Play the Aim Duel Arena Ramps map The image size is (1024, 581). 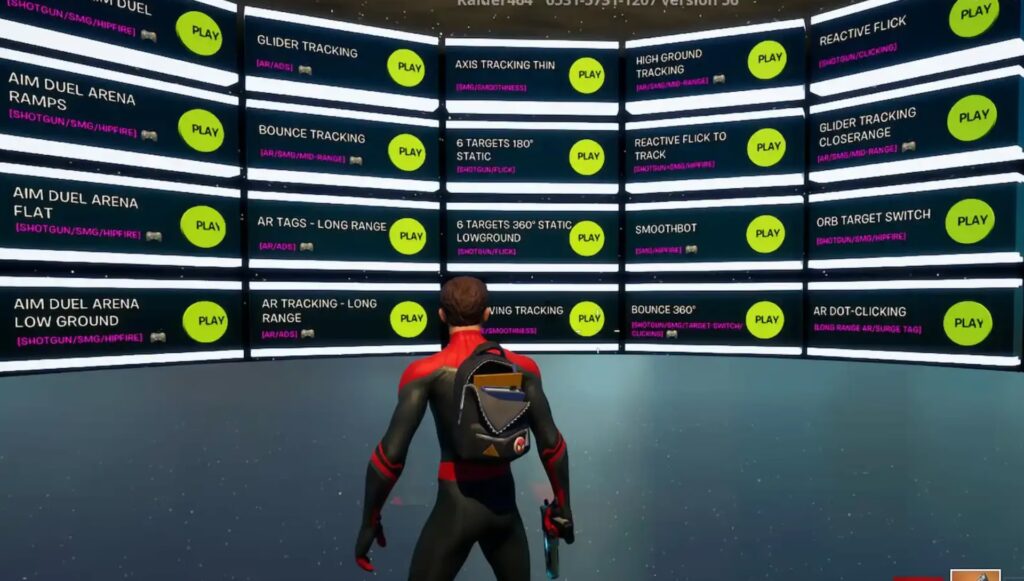[201, 130]
